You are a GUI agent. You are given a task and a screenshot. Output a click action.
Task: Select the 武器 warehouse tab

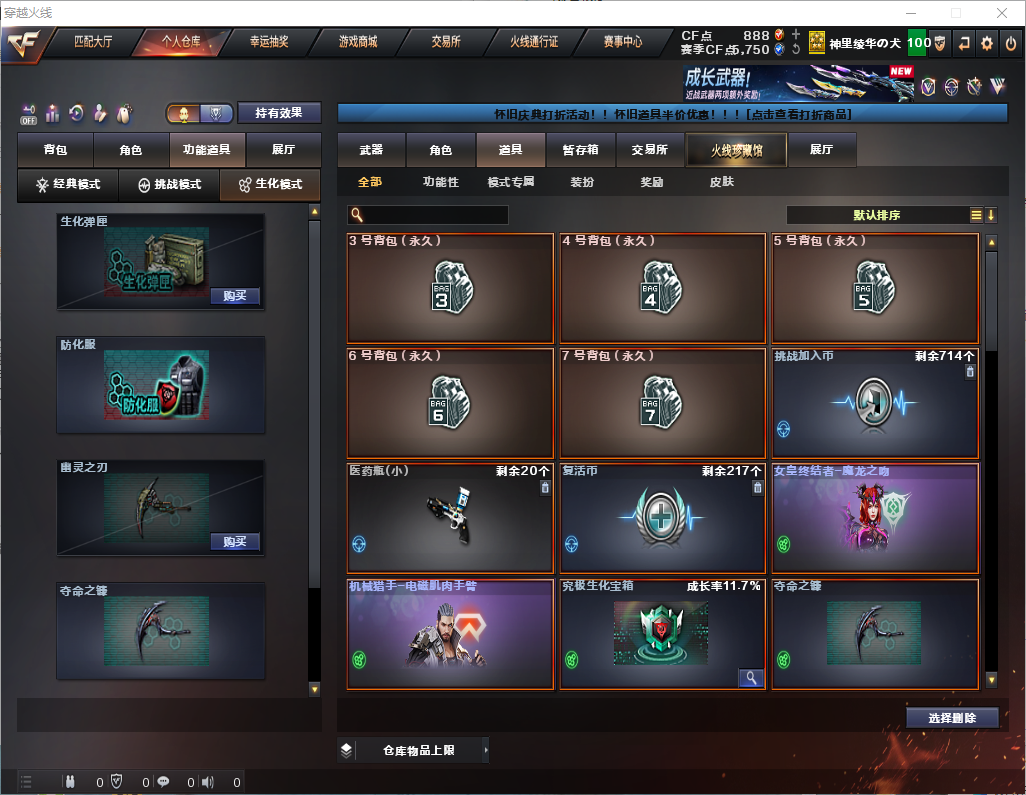pos(371,150)
